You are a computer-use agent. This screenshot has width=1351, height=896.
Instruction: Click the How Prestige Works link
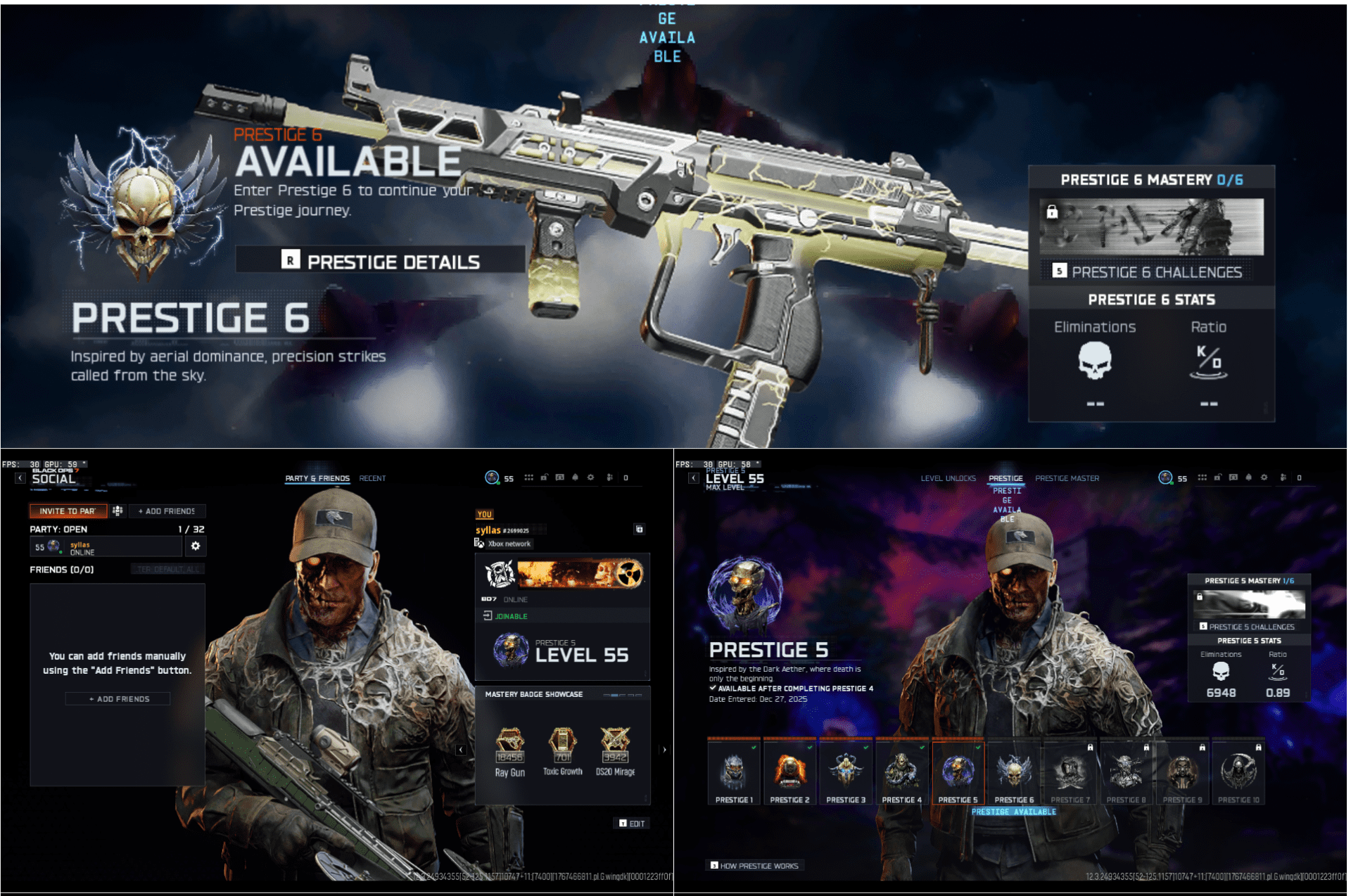tap(755, 866)
